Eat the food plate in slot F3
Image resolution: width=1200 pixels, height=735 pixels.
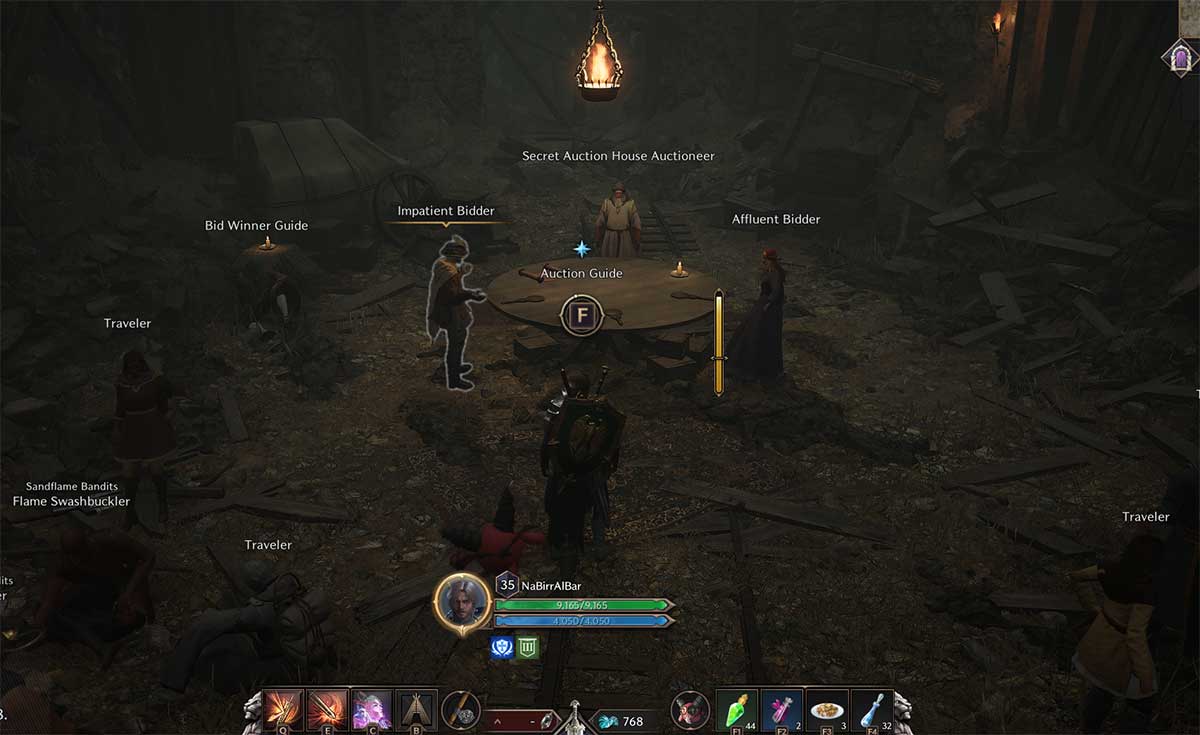(x=827, y=709)
